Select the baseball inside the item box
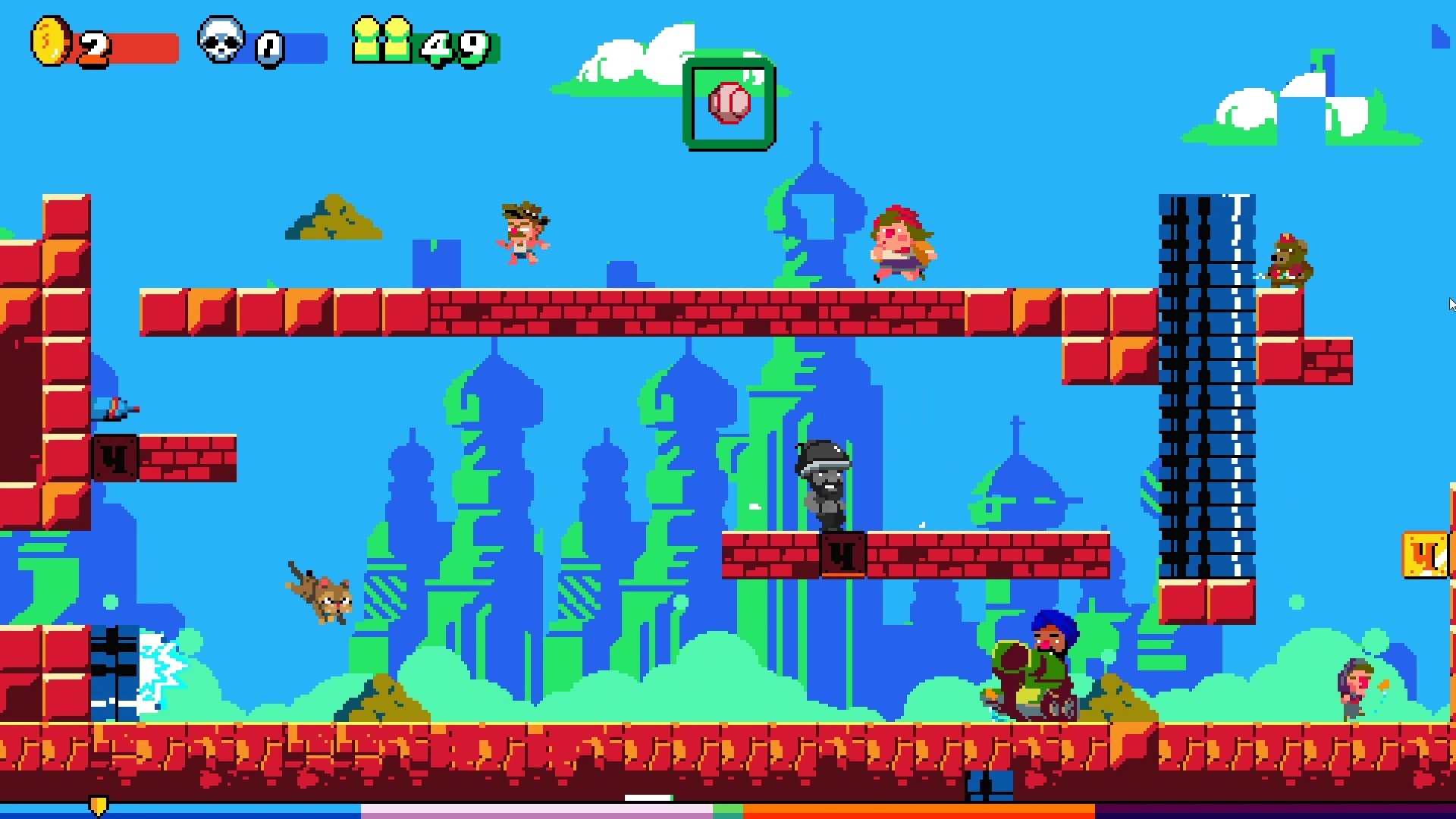The height and width of the screenshot is (819, 1456). pos(730,105)
